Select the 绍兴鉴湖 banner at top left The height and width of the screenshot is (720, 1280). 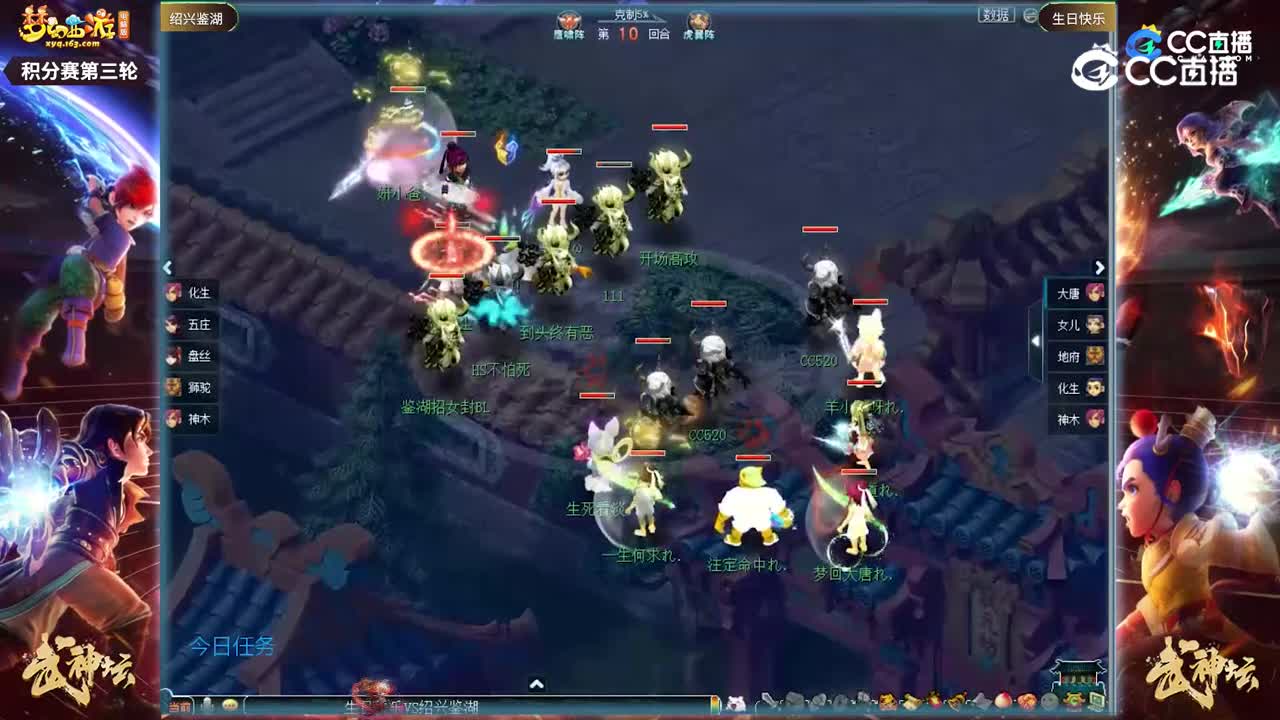[197, 17]
